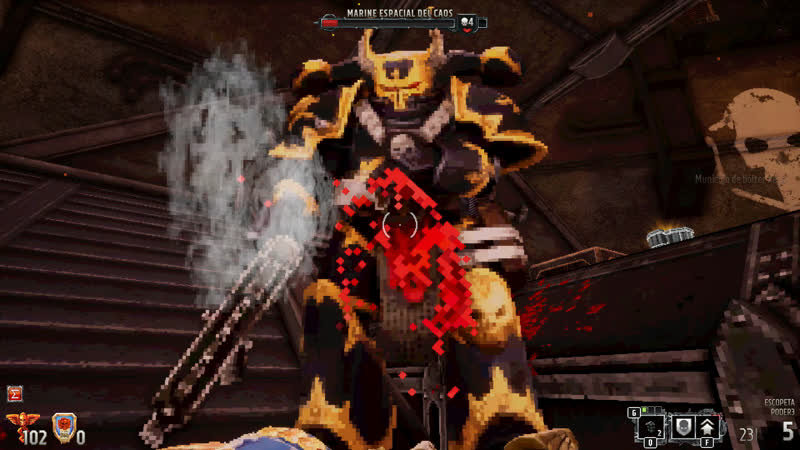Click the red sigma status icon
The width and height of the screenshot is (800, 450).
(14, 394)
